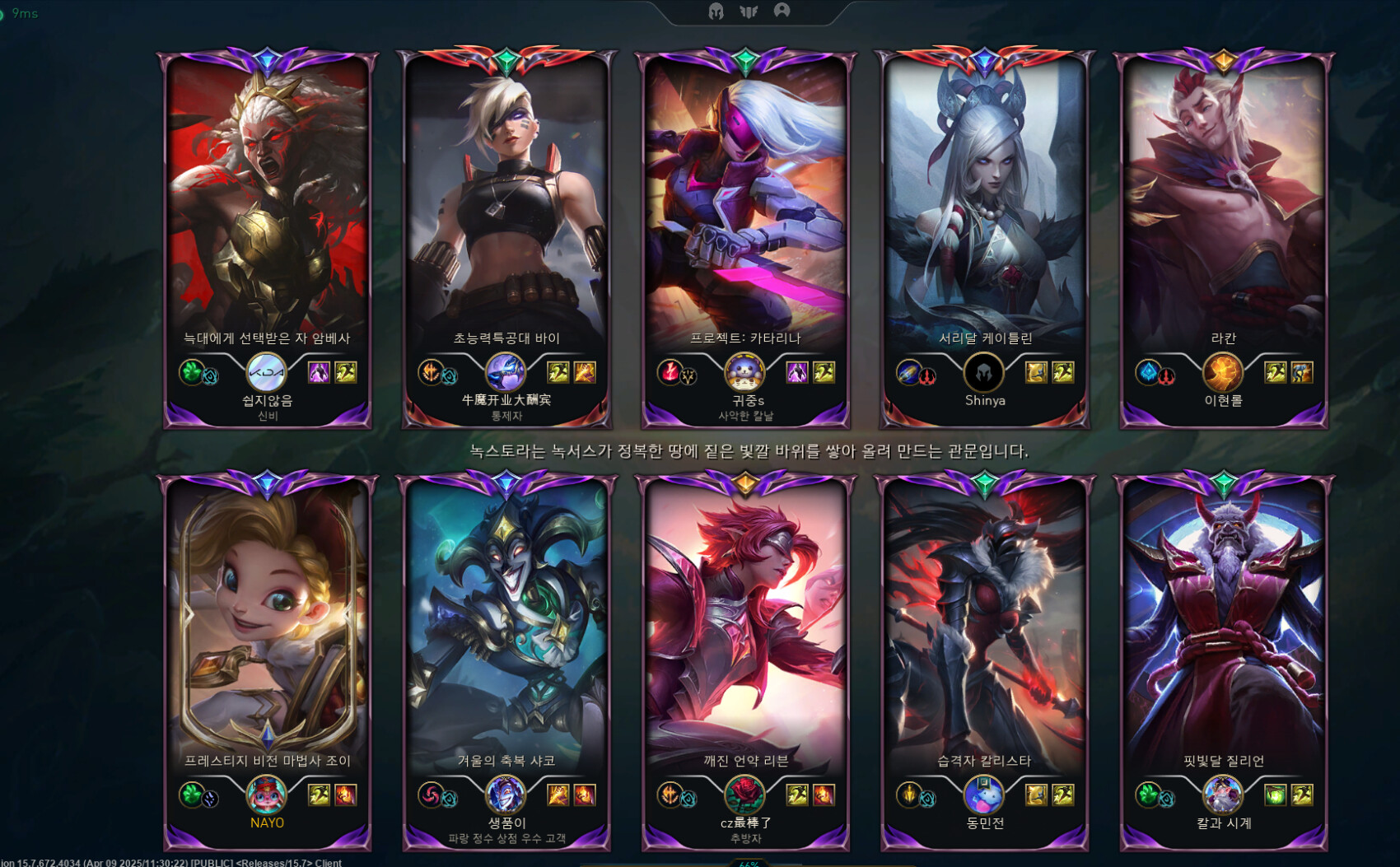Click the Ignite spell on Vi's card
Viewport: 1400px width, 867px height.
[585, 373]
